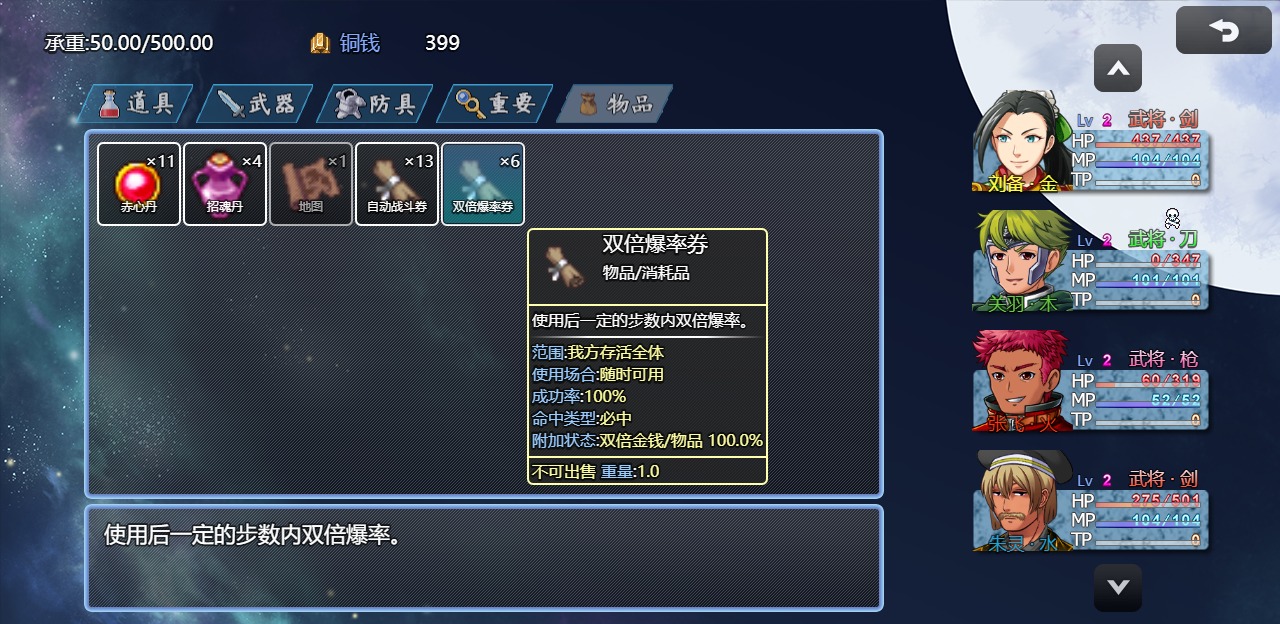The height and width of the screenshot is (624, 1280).
Task: Select the 赤心丹 item slot
Action: [139, 184]
